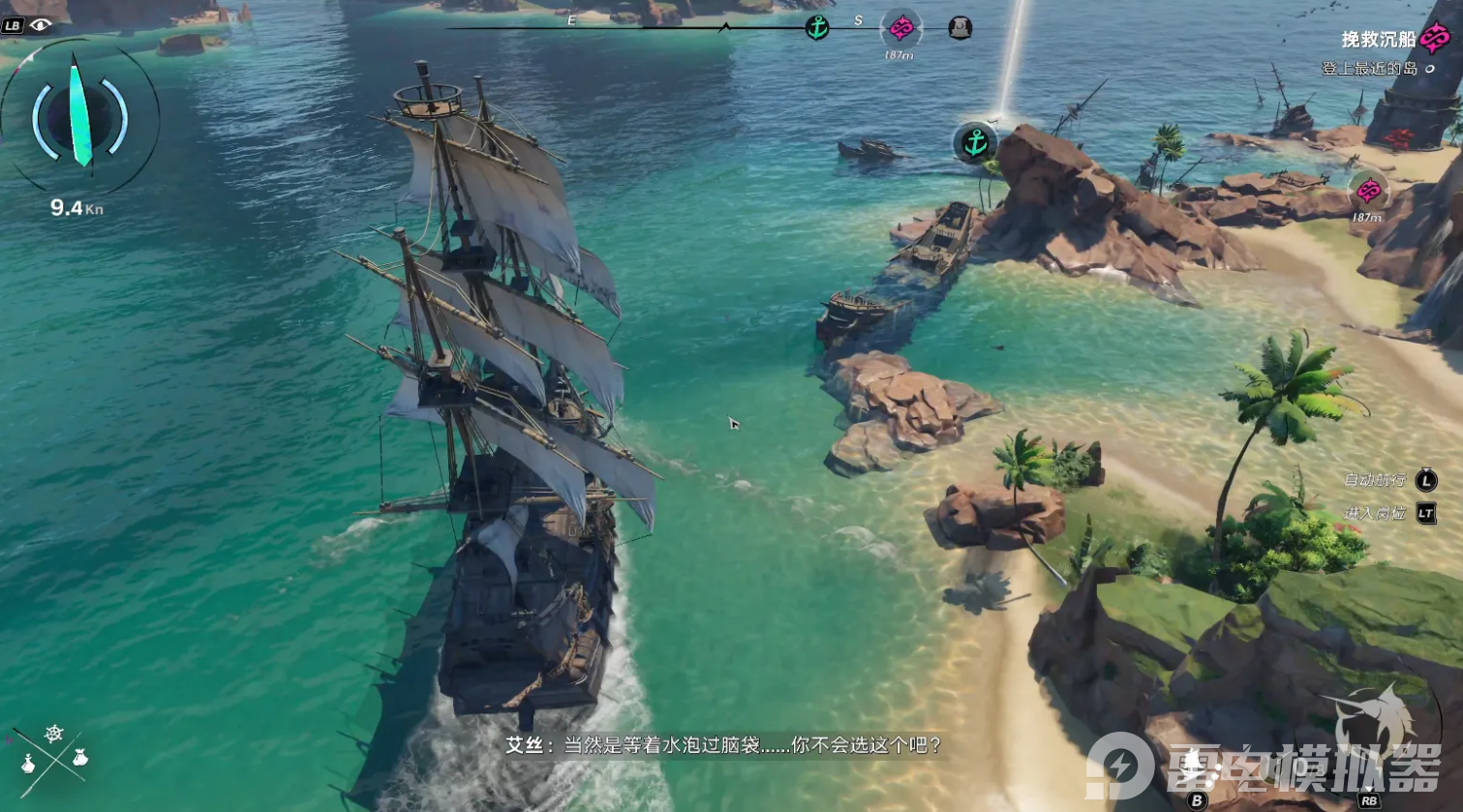The width and height of the screenshot is (1463, 812).
Task: Select the anchor icon on the compass bar
Action: [817, 27]
